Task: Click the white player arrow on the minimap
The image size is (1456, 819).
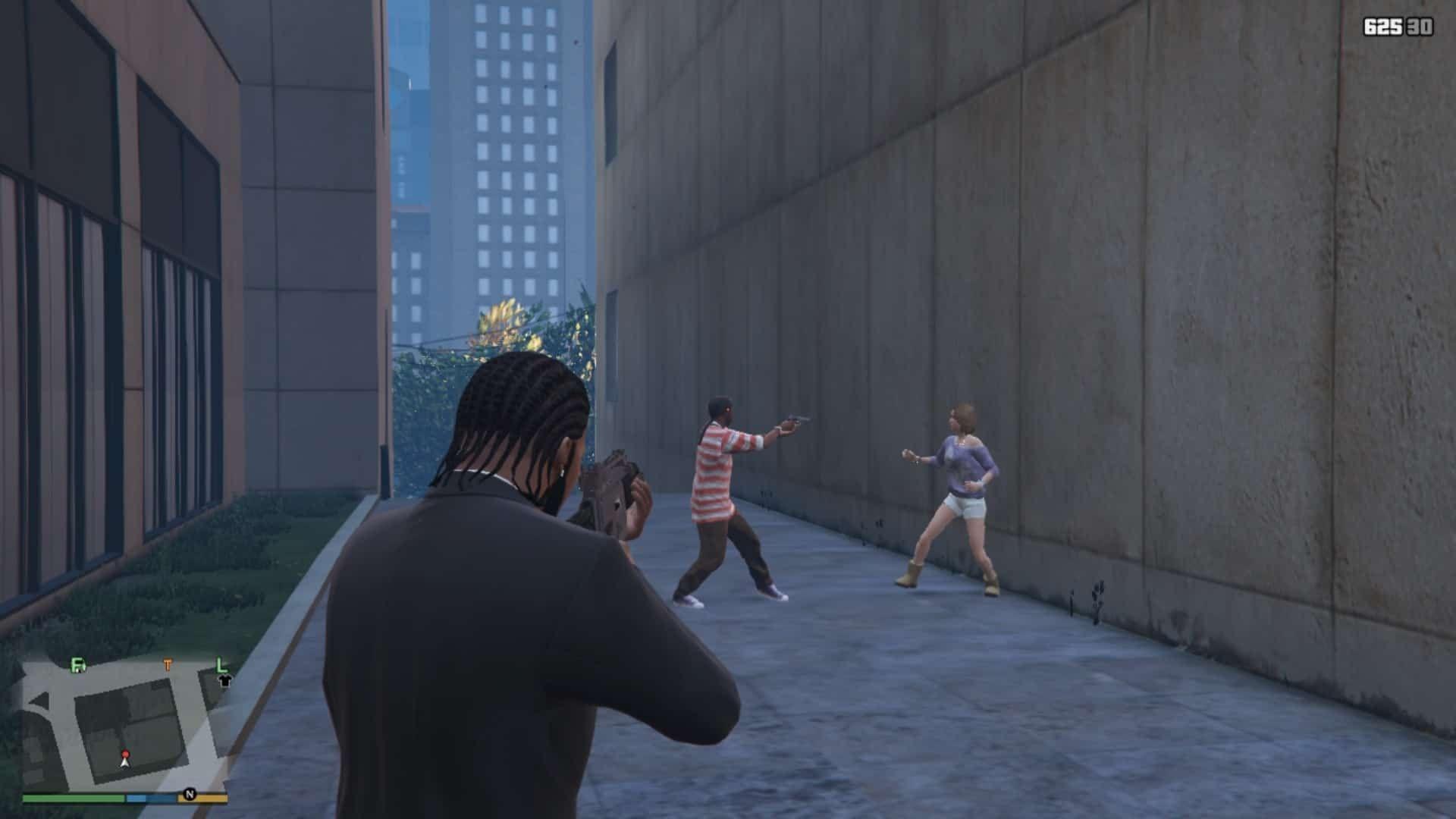Action: 125,763
